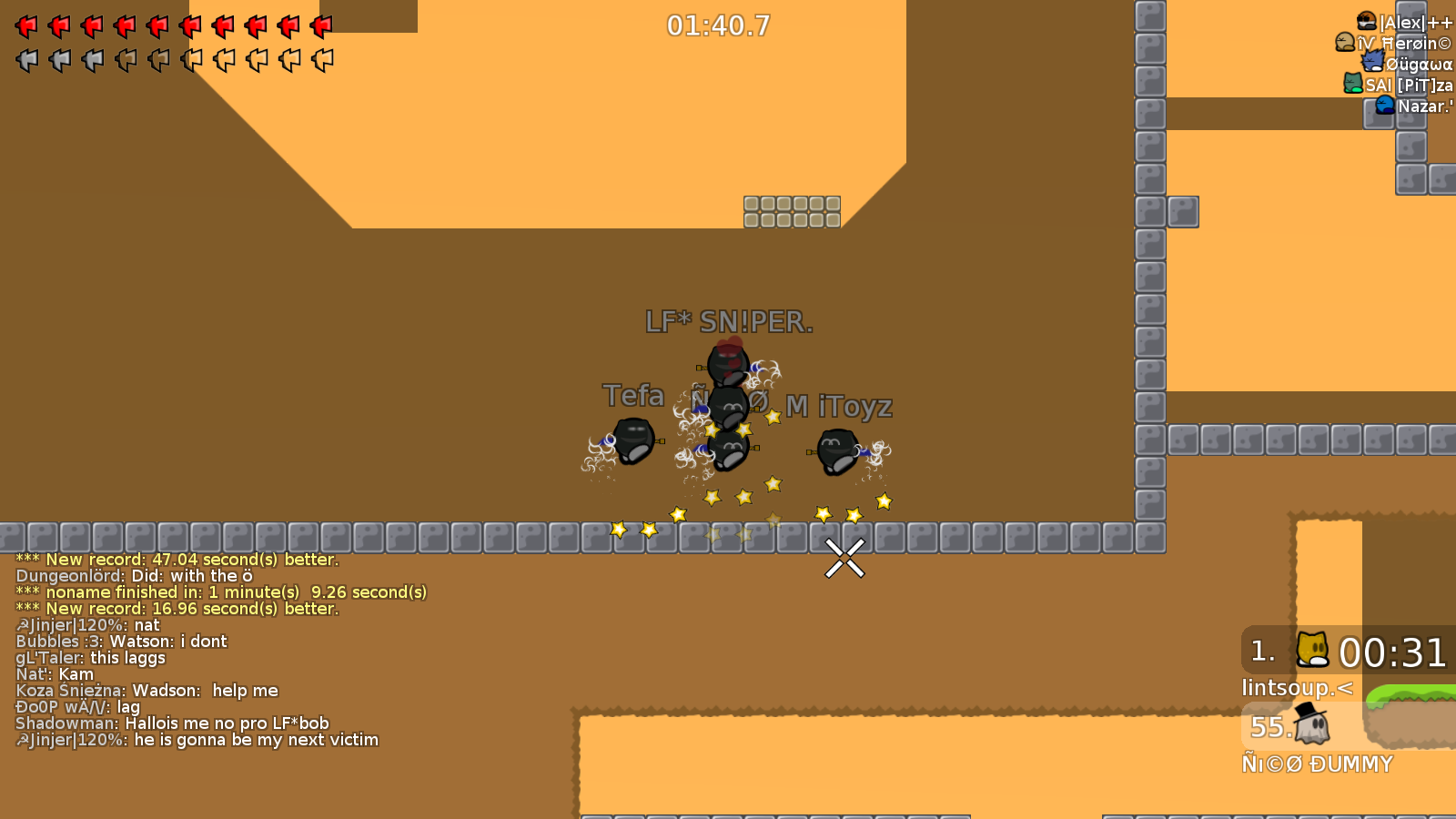Unmute the fifth grey speaker icon

click(157, 59)
